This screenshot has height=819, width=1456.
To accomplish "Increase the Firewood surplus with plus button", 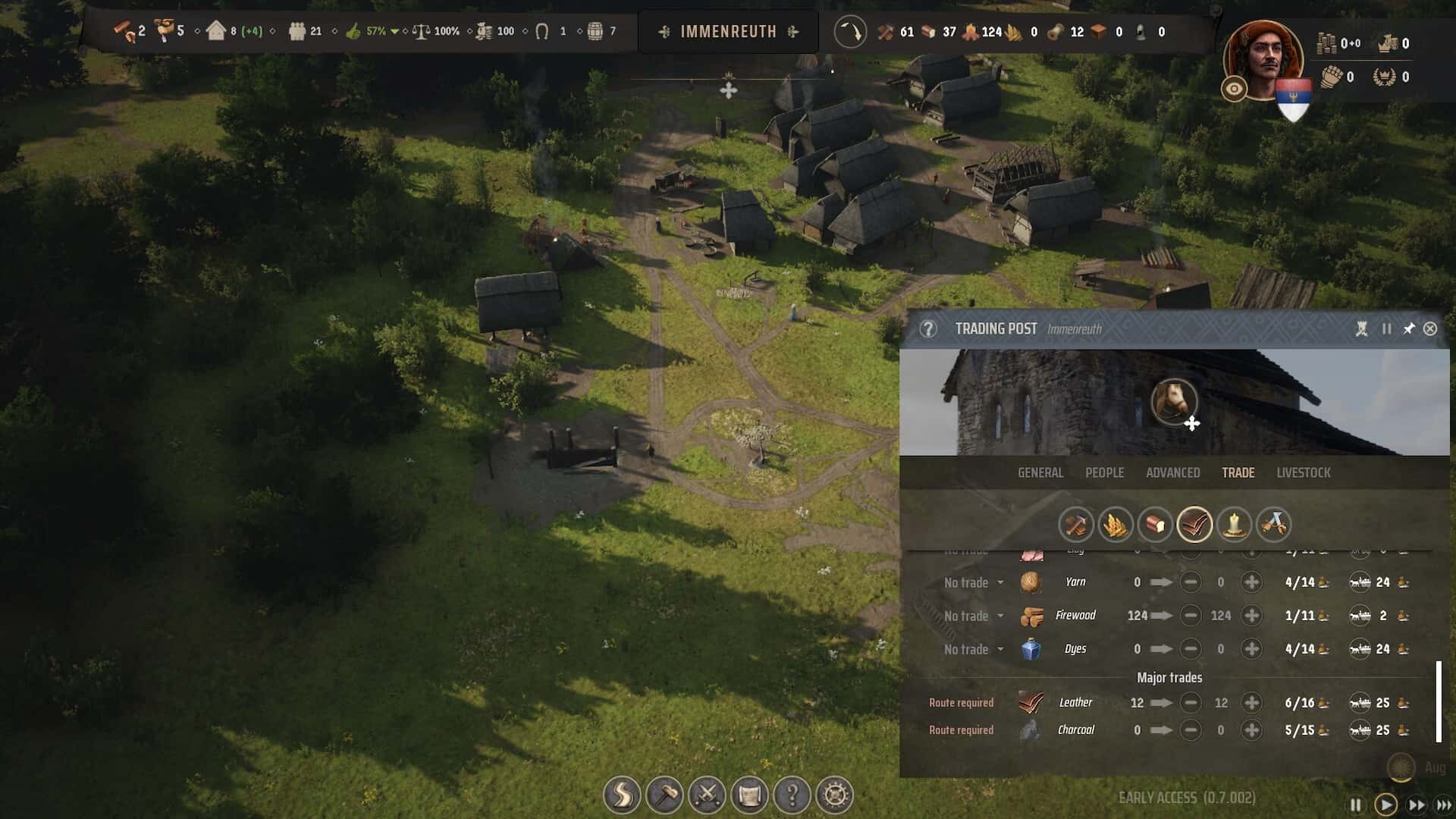I will pos(1251,616).
